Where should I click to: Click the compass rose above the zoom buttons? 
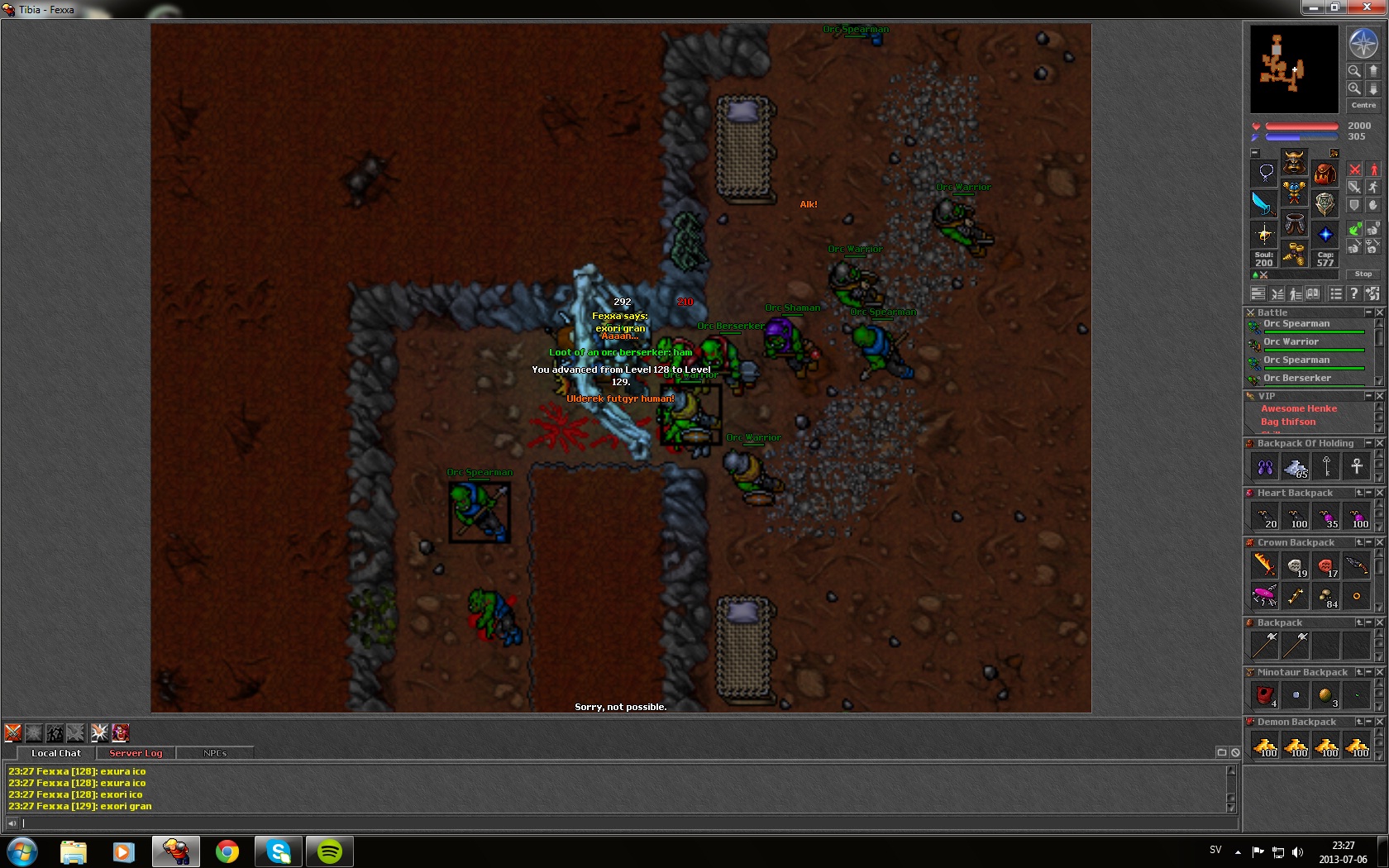[1363, 44]
